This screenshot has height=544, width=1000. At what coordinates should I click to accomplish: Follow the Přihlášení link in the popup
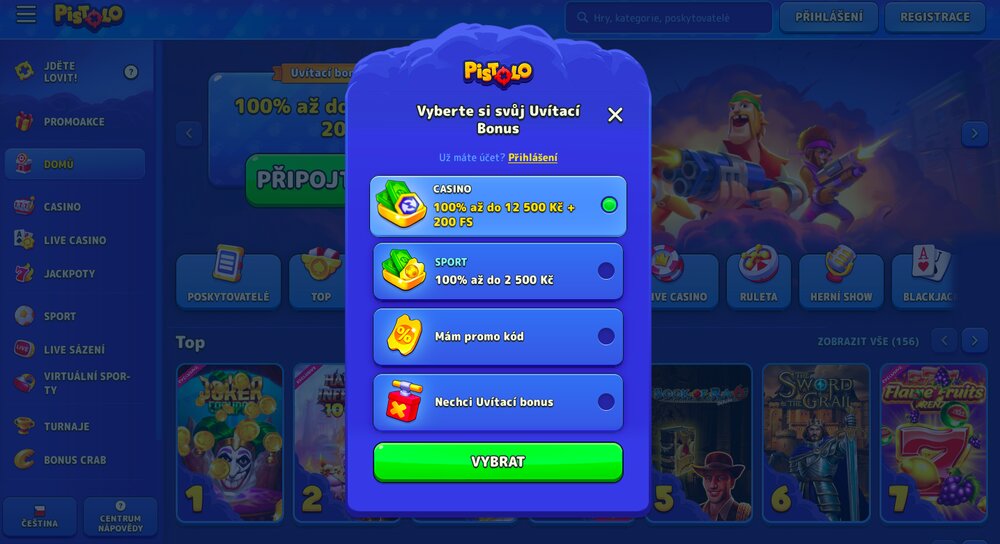coord(533,158)
